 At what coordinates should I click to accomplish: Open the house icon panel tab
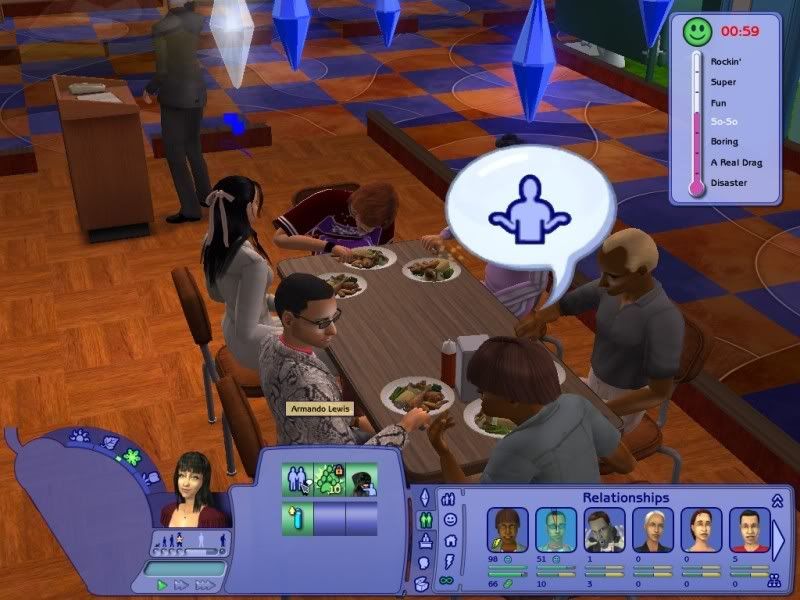click(450, 541)
